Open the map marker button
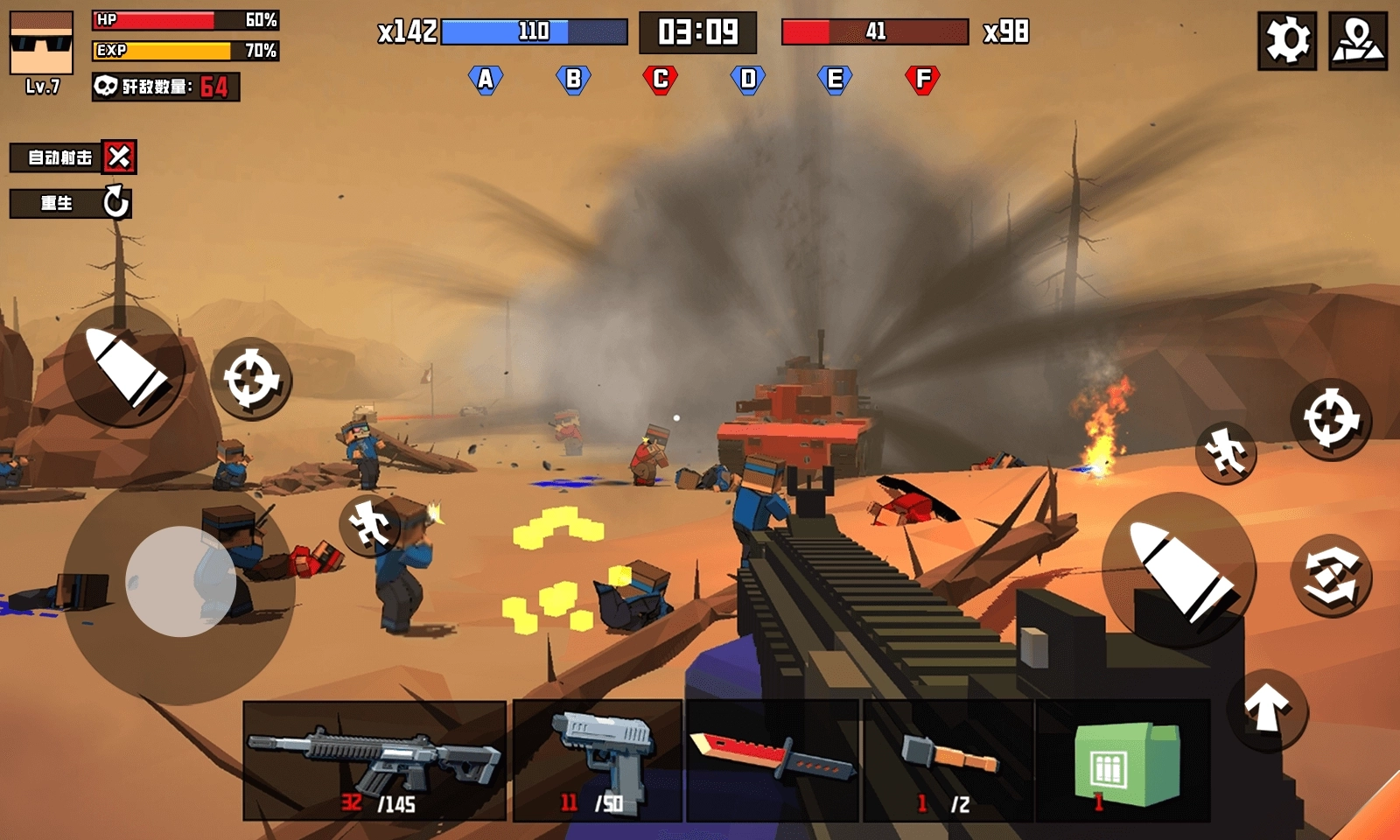1400x840 pixels. coord(1357,40)
